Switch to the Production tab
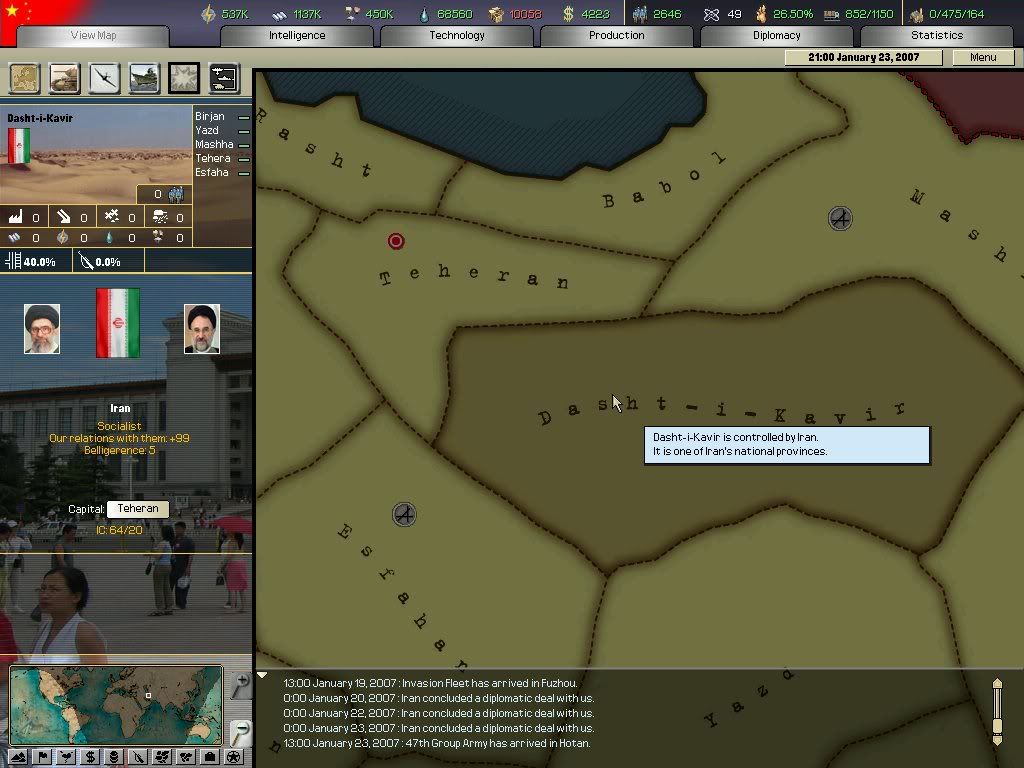This screenshot has width=1024, height=768. click(616, 36)
